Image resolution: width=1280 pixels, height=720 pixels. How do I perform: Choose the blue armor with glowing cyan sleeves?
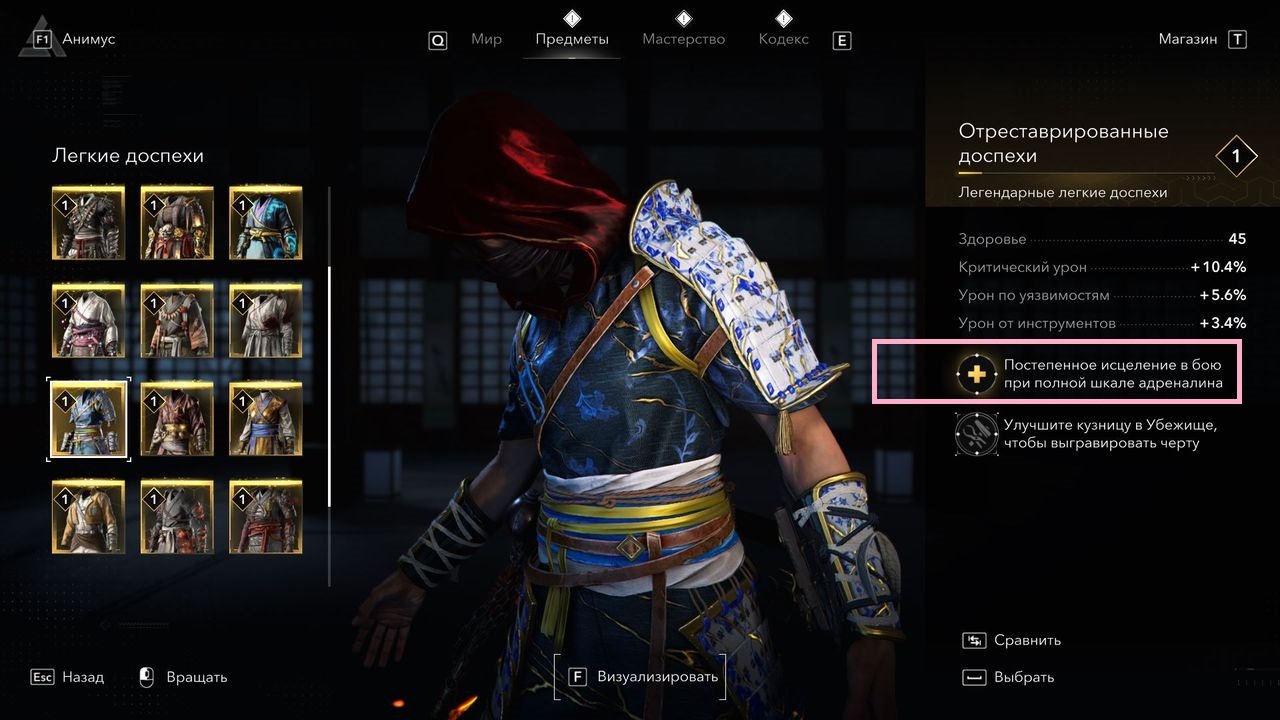[x=266, y=223]
